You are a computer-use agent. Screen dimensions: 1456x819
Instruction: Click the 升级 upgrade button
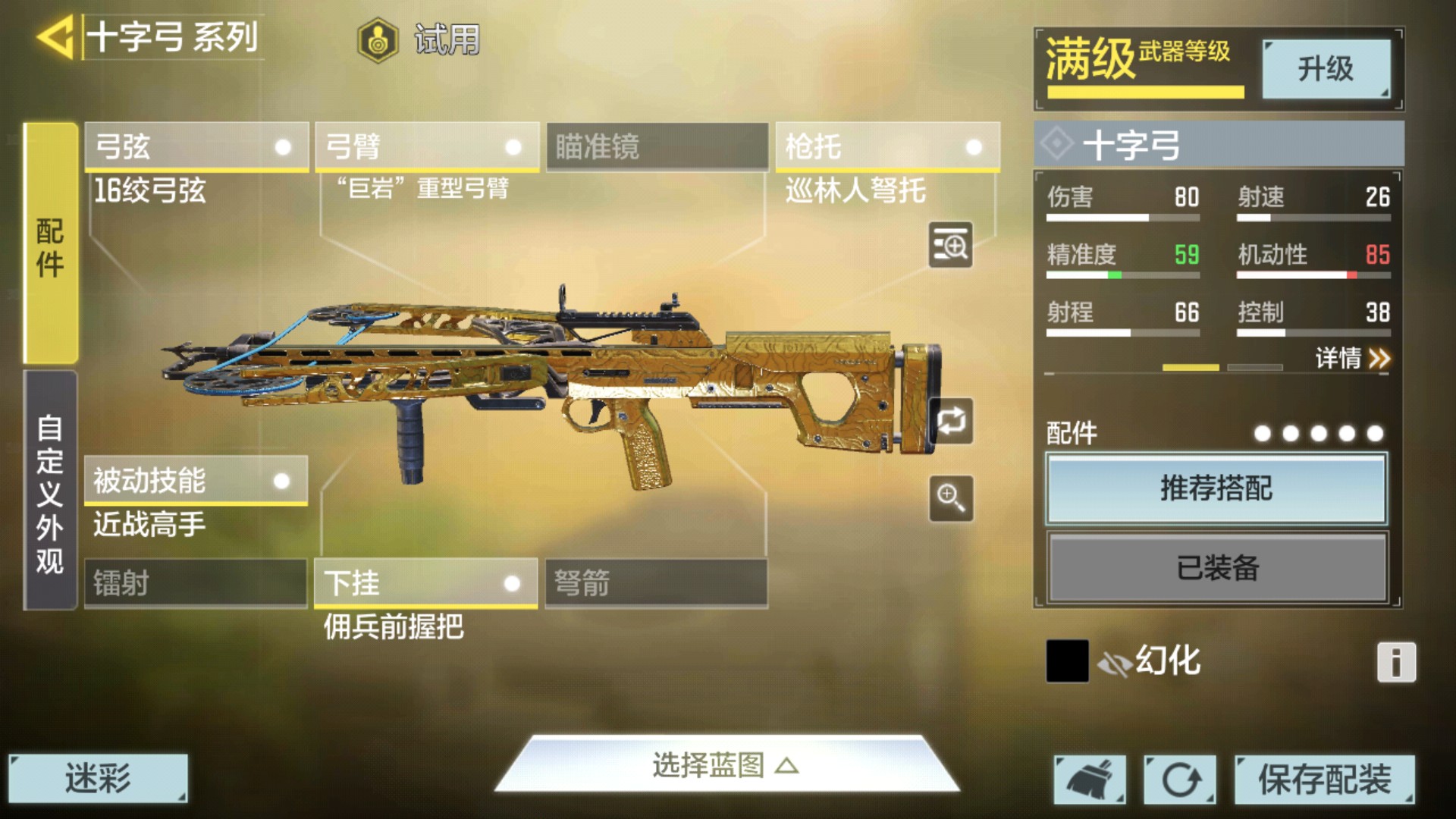tap(1326, 69)
